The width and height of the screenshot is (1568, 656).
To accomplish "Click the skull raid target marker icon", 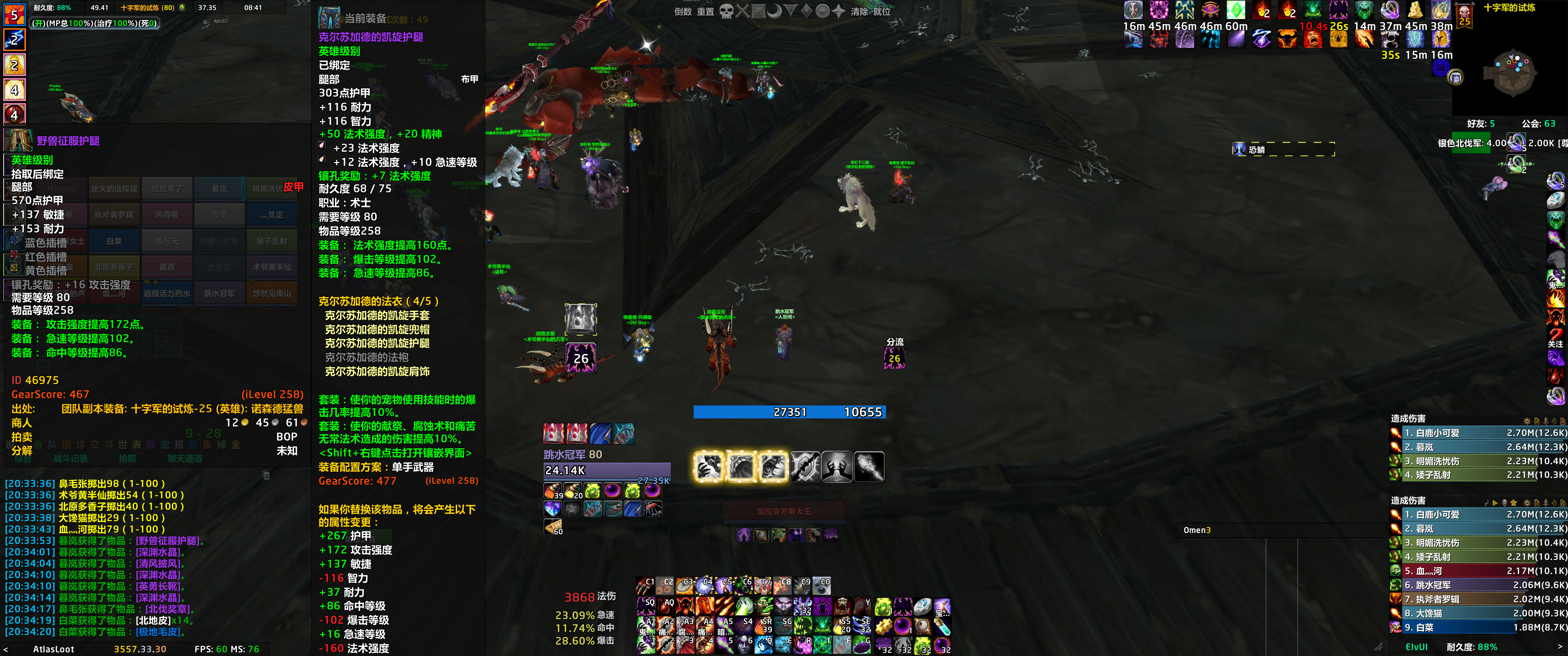I will pyautogui.click(x=726, y=11).
